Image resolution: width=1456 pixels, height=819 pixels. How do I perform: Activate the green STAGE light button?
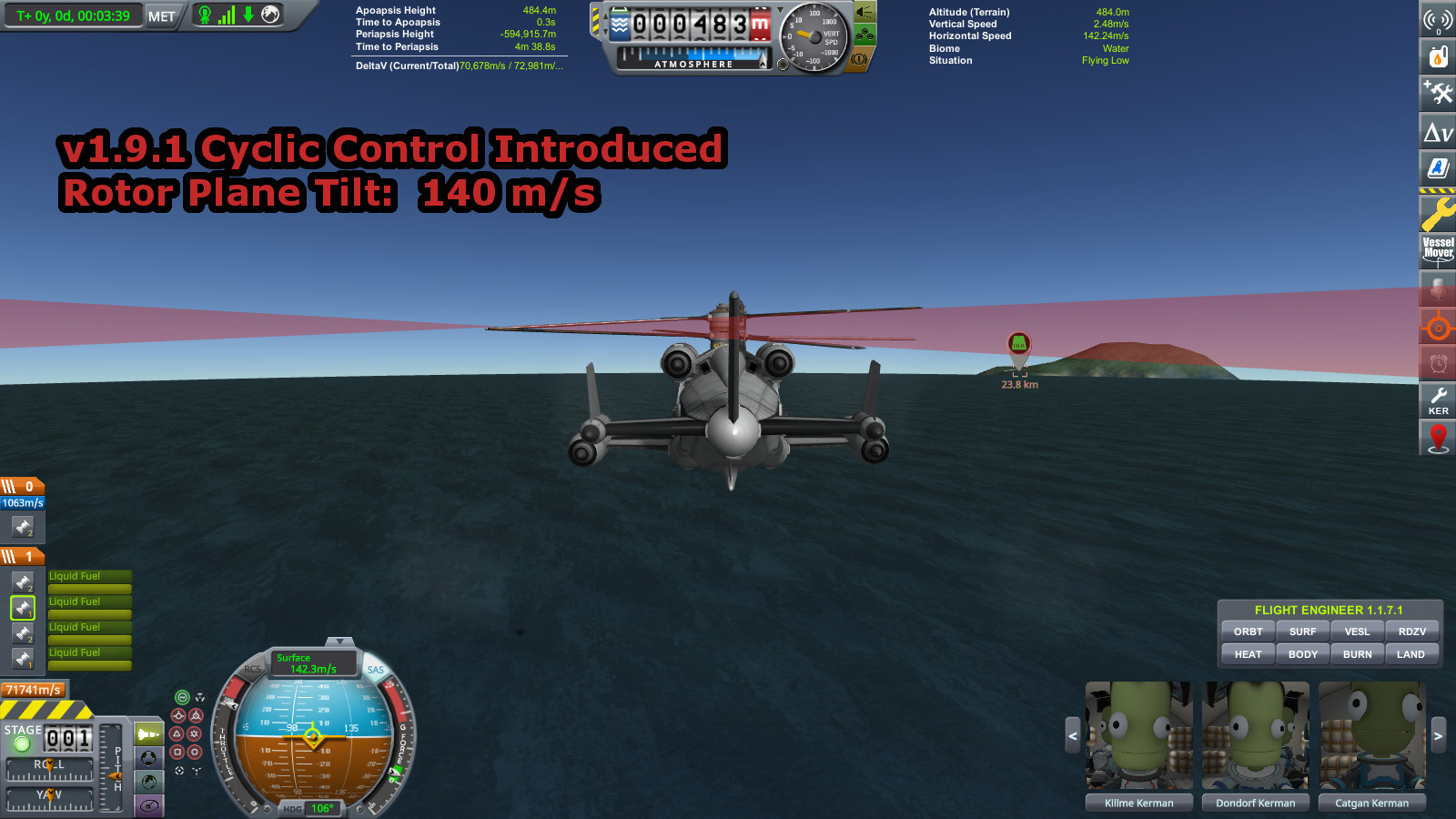(x=22, y=744)
